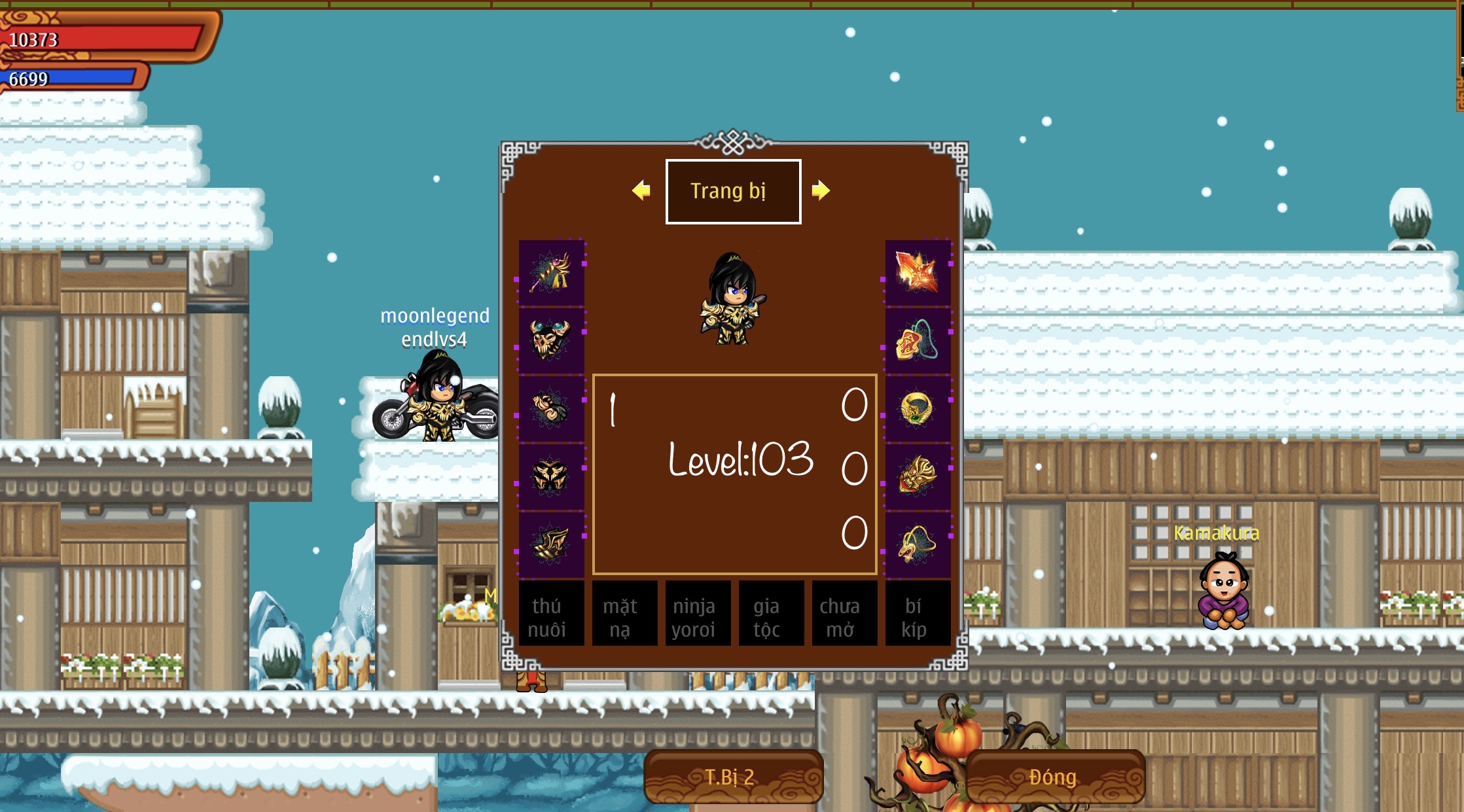Choose the gold ring with green gem
The width and height of the screenshot is (1464, 812).
pyautogui.click(x=918, y=408)
